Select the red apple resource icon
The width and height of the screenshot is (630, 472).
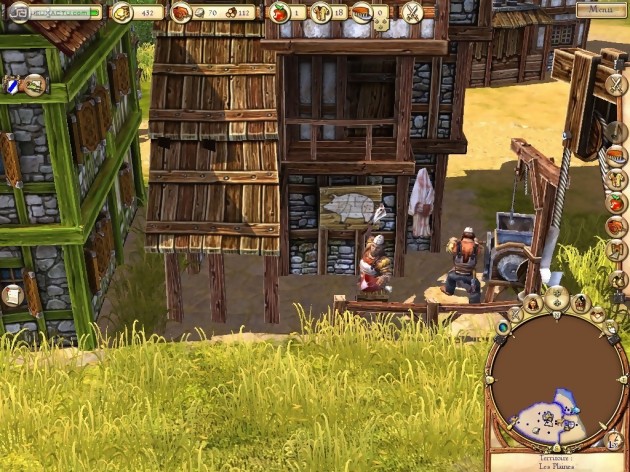coord(280,12)
